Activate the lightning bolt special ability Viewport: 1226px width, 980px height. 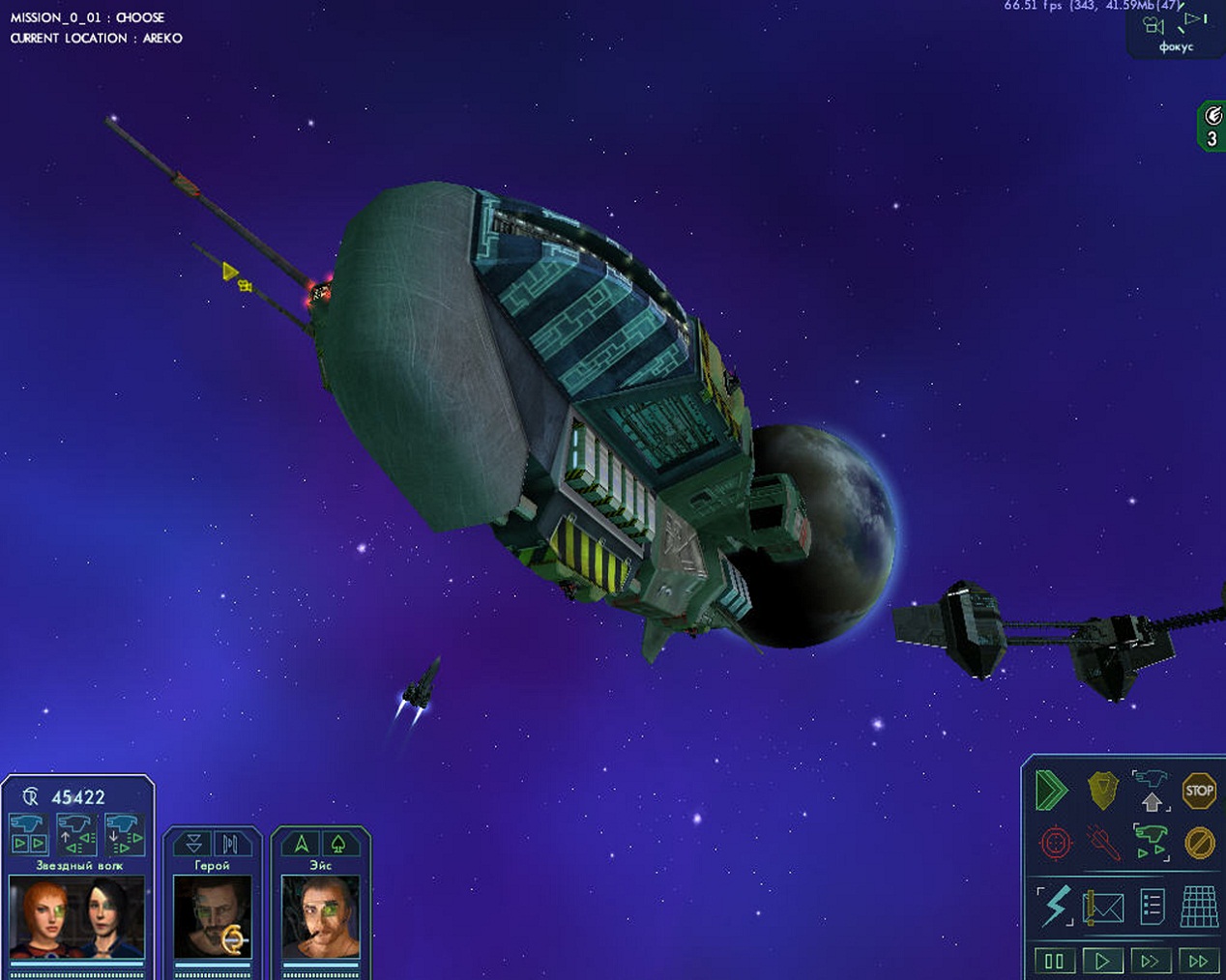(x=1055, y=907)
